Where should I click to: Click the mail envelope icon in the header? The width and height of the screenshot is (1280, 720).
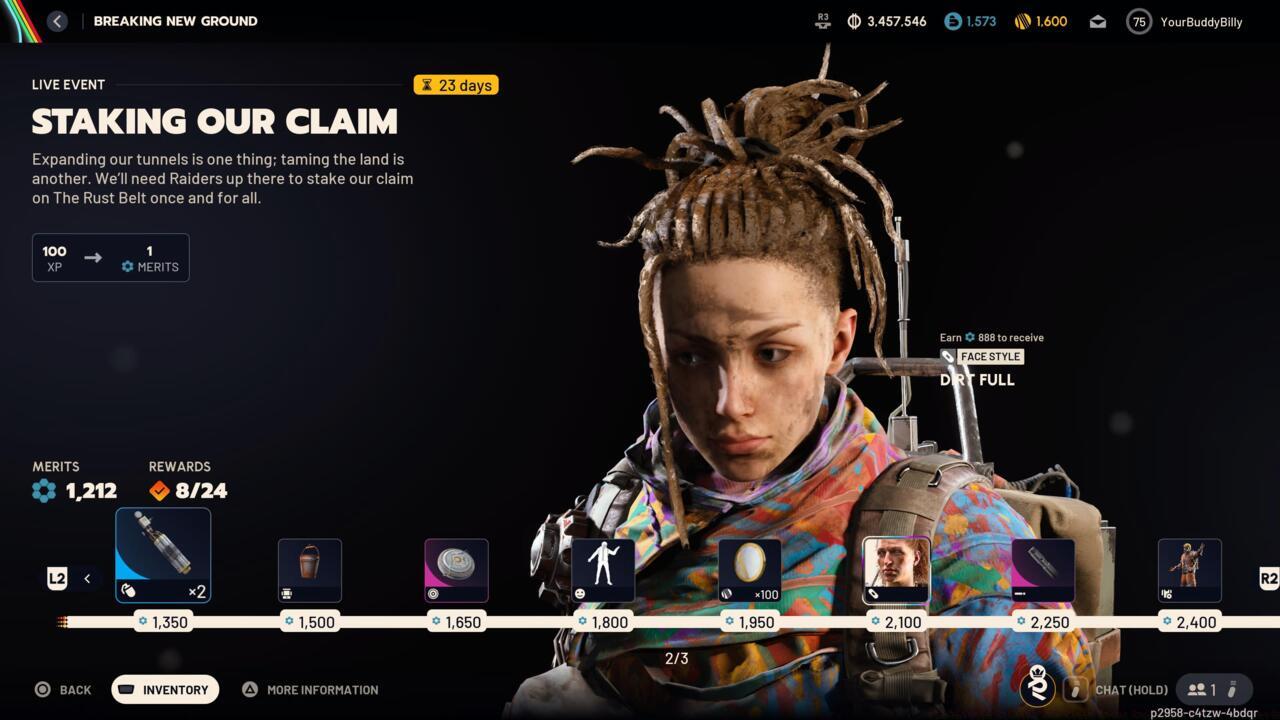point(1097,21)
